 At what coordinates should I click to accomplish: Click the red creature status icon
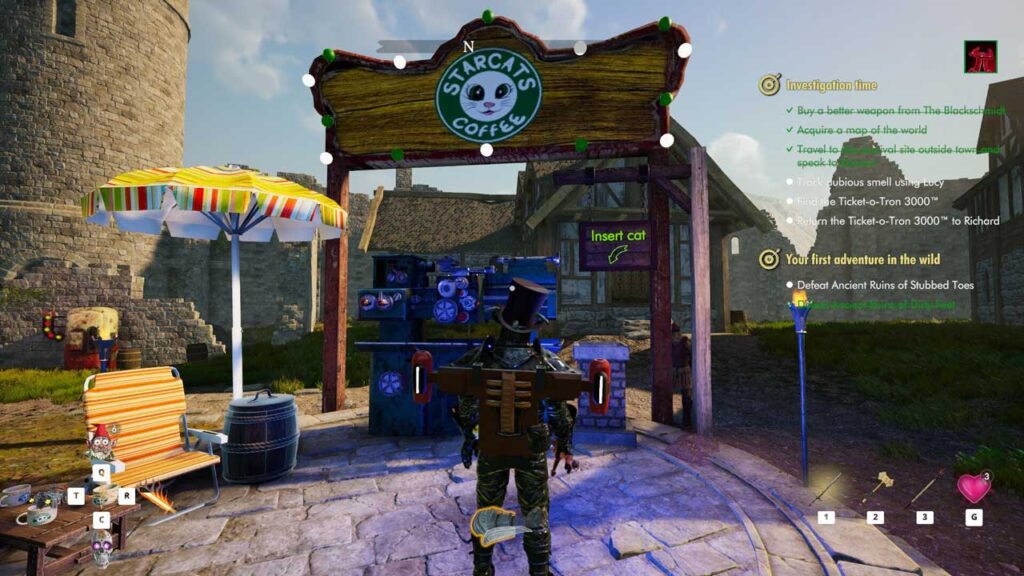pos(980,57)
